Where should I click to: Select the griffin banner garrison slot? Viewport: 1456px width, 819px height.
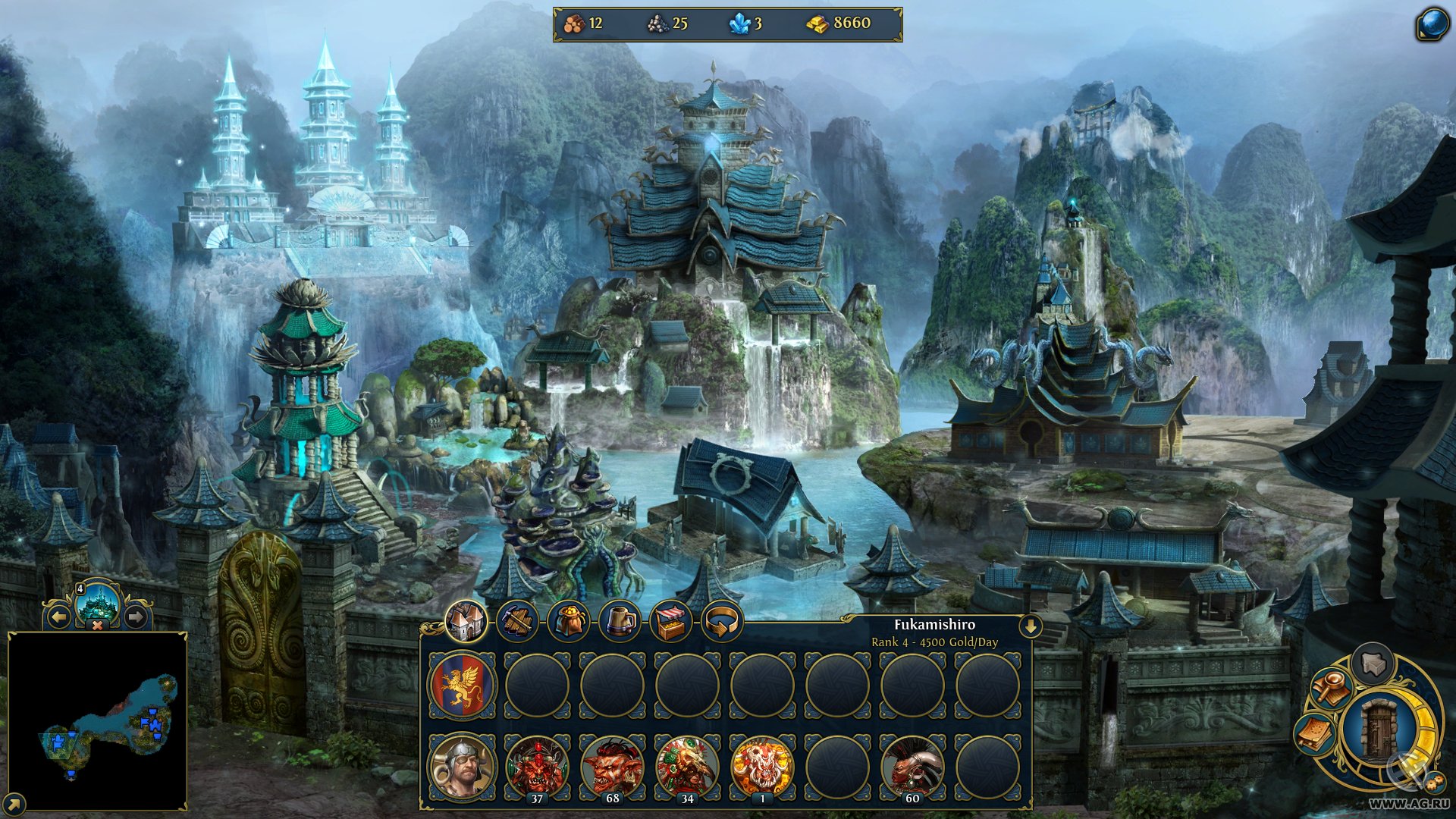coord(462,685)
